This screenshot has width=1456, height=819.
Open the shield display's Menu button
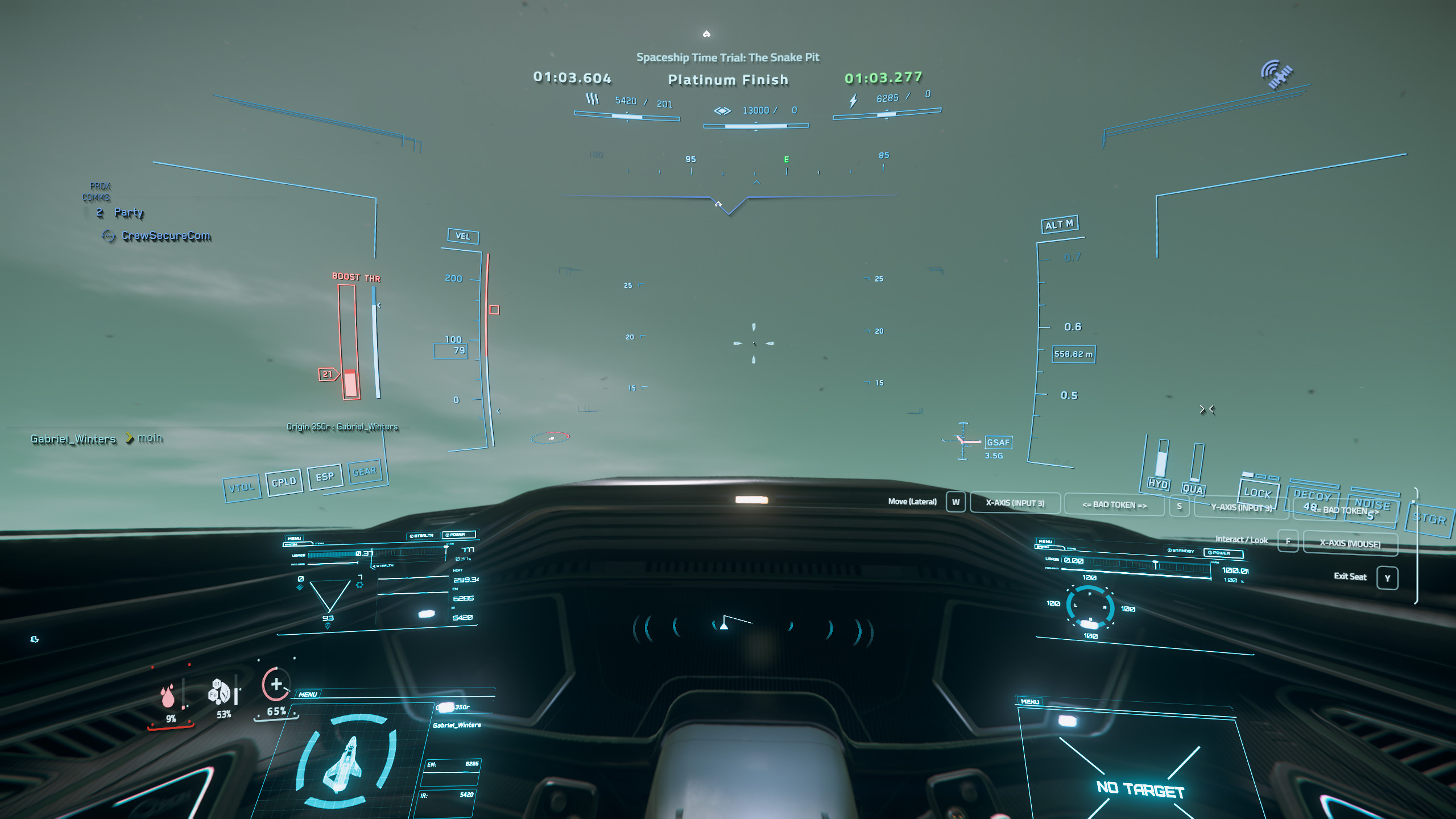[1045, 541]
